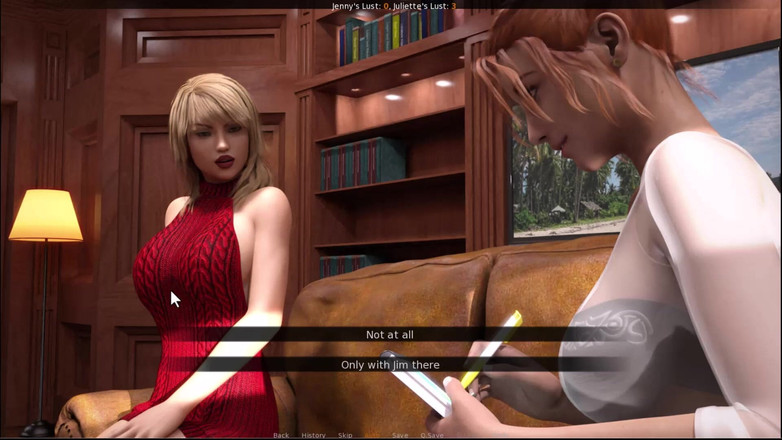Quick save with Q.Save
Screen dimensions: 782x440
tap(432, 435)
